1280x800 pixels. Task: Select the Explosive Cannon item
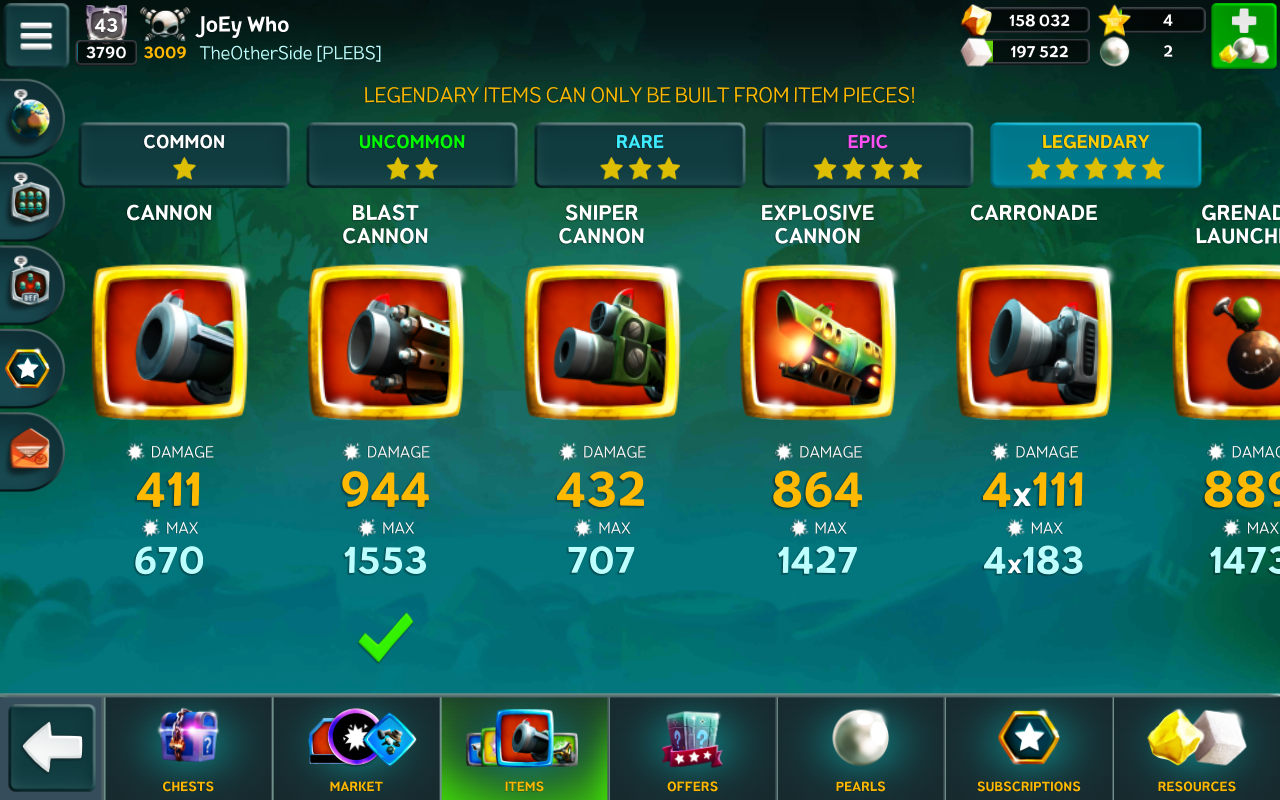(818, 342)
